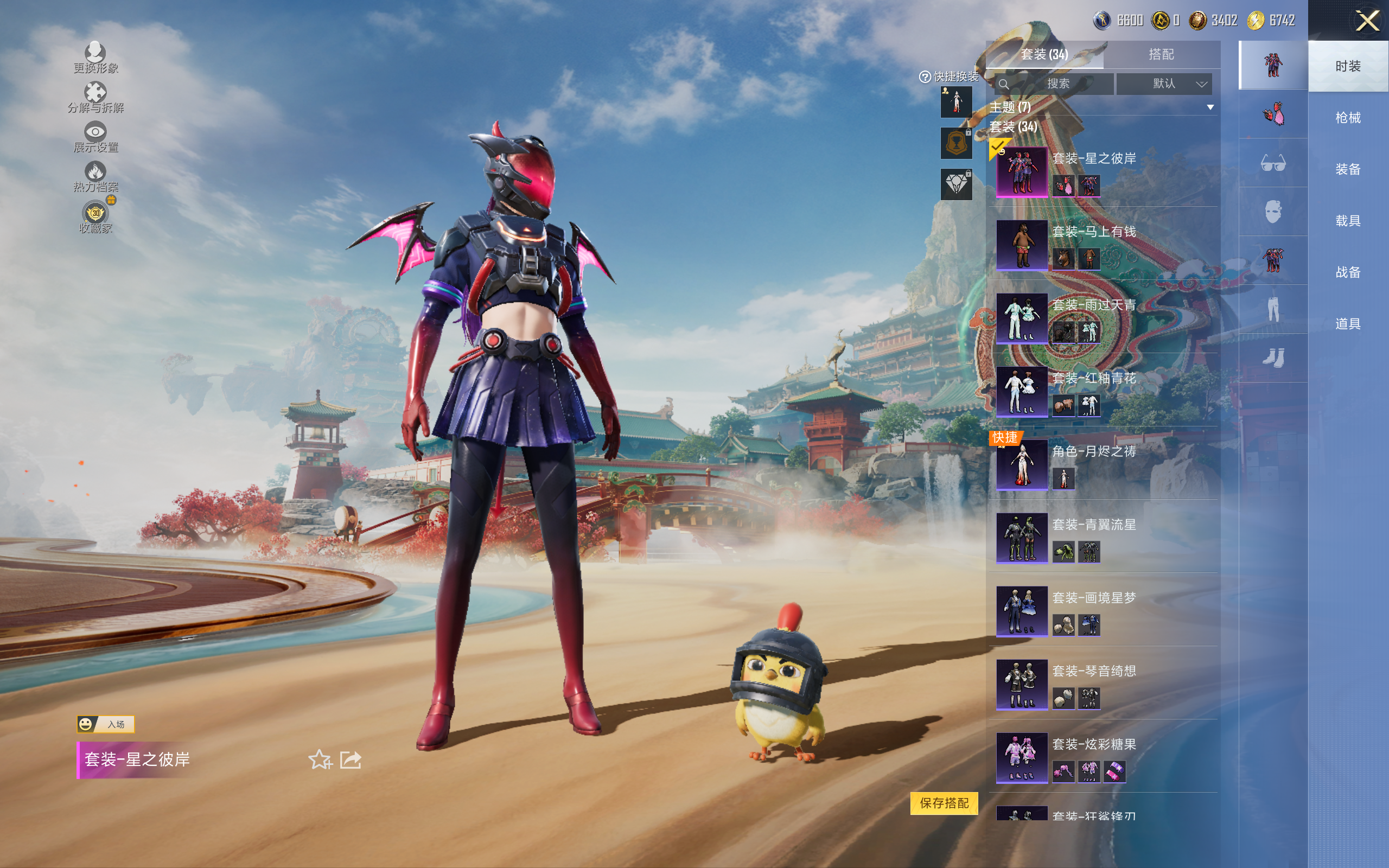This screenshot has width=1389, height=868.
Task: Open 展示设置 display settings
Action: coord(95,137)
